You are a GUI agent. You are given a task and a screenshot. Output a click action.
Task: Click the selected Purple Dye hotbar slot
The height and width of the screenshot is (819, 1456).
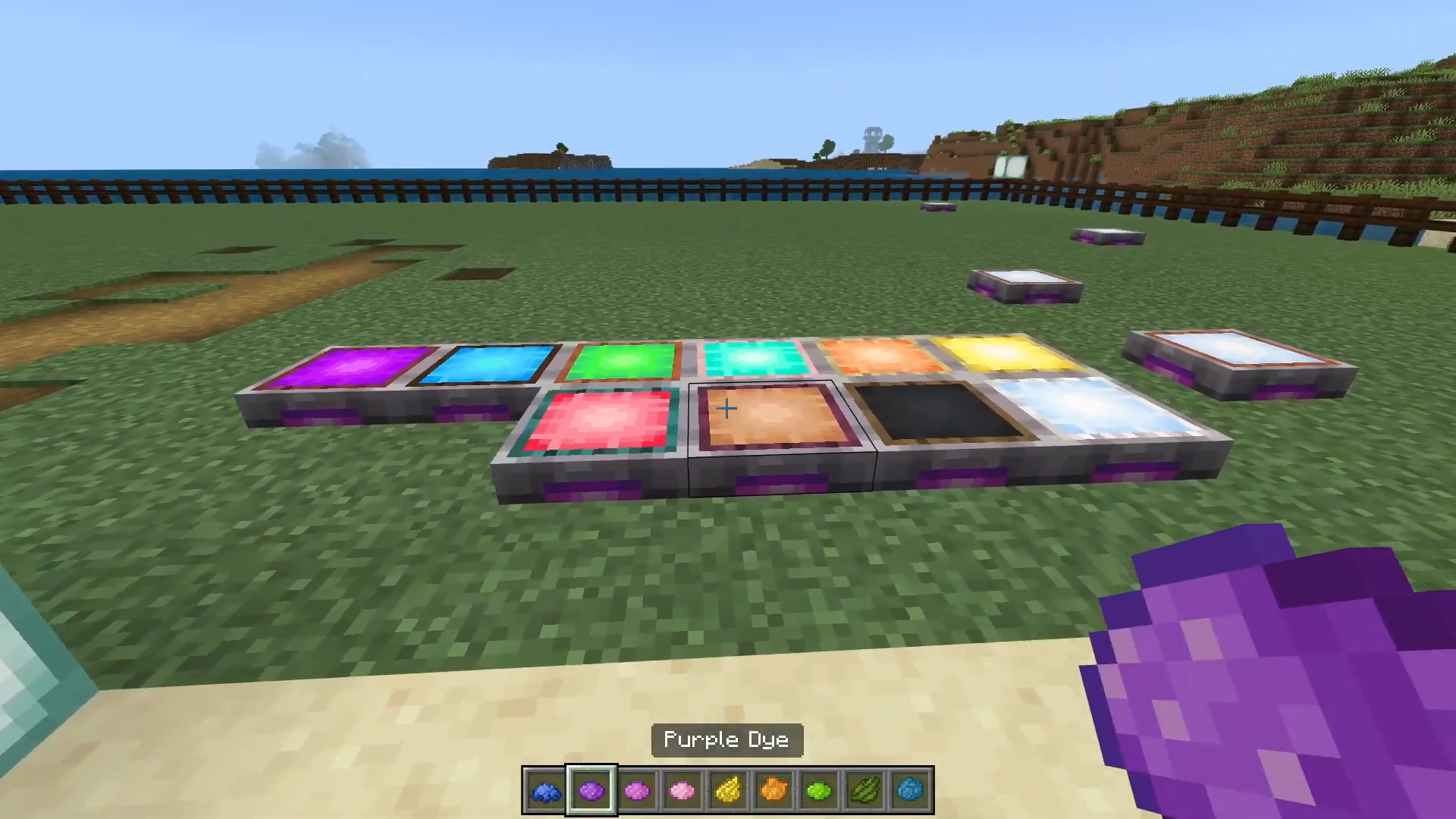[591, 791]
